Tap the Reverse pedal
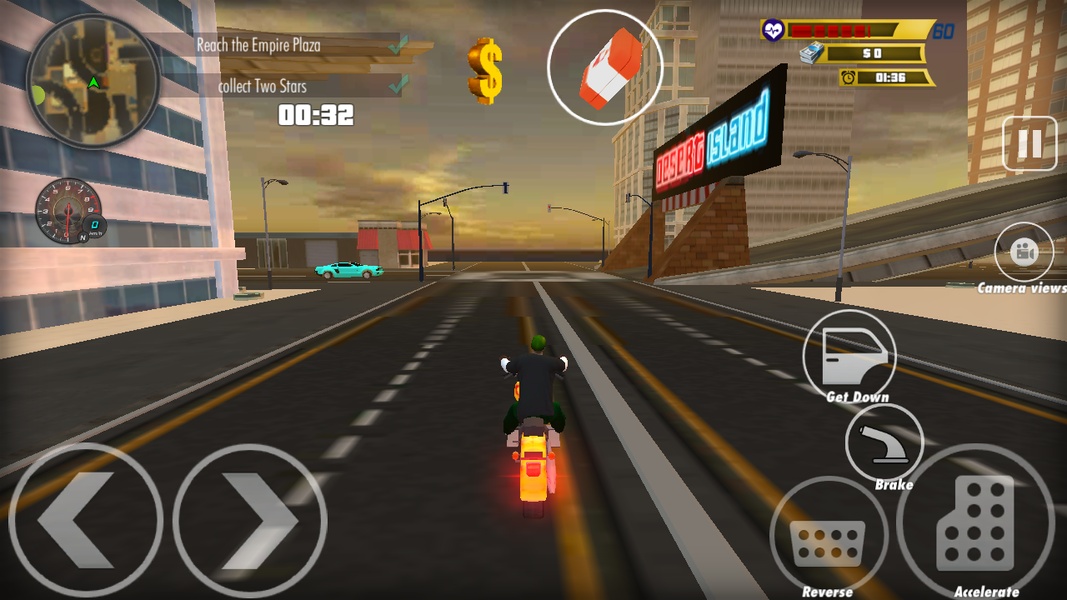The width and height of the screenshot is (1067, 600). point(828,536)
